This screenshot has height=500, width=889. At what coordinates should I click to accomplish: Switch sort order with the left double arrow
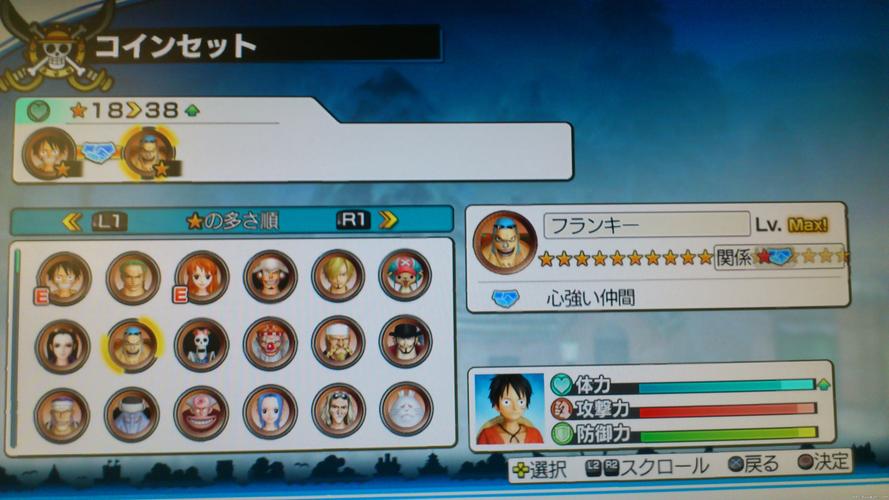[x=71, y=222]
